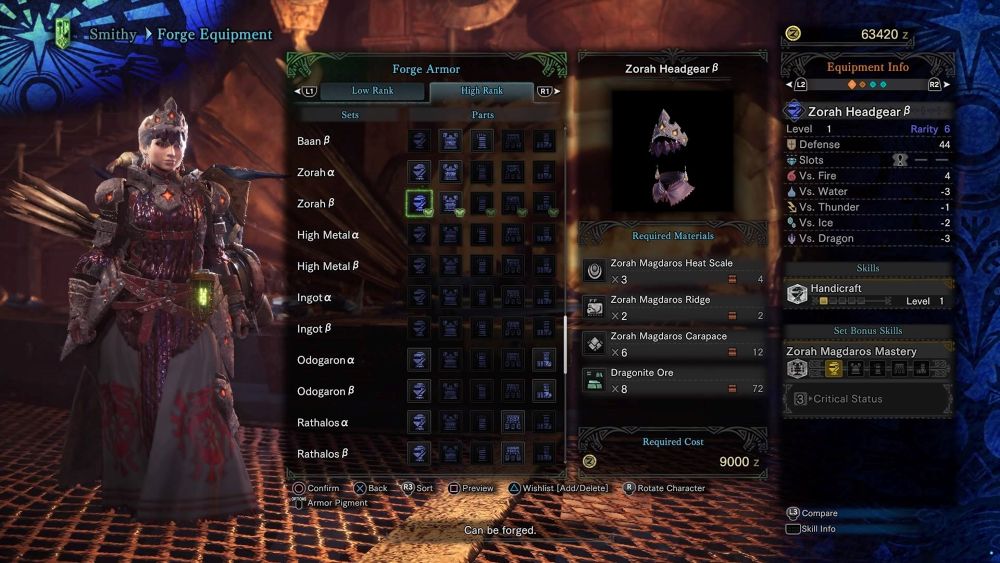Pick the highlighted Zorah β headgear slot
The height and width of the screenshot is (563, 1000).
(x=419, y=203)
